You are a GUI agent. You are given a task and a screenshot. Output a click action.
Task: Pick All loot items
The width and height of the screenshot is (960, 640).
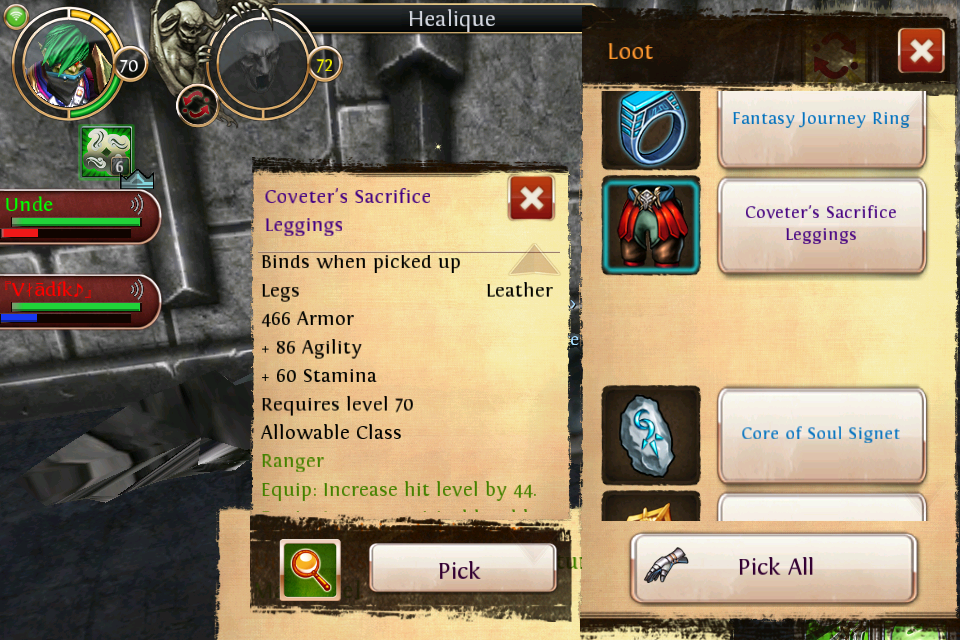click(x=773, y=567)
